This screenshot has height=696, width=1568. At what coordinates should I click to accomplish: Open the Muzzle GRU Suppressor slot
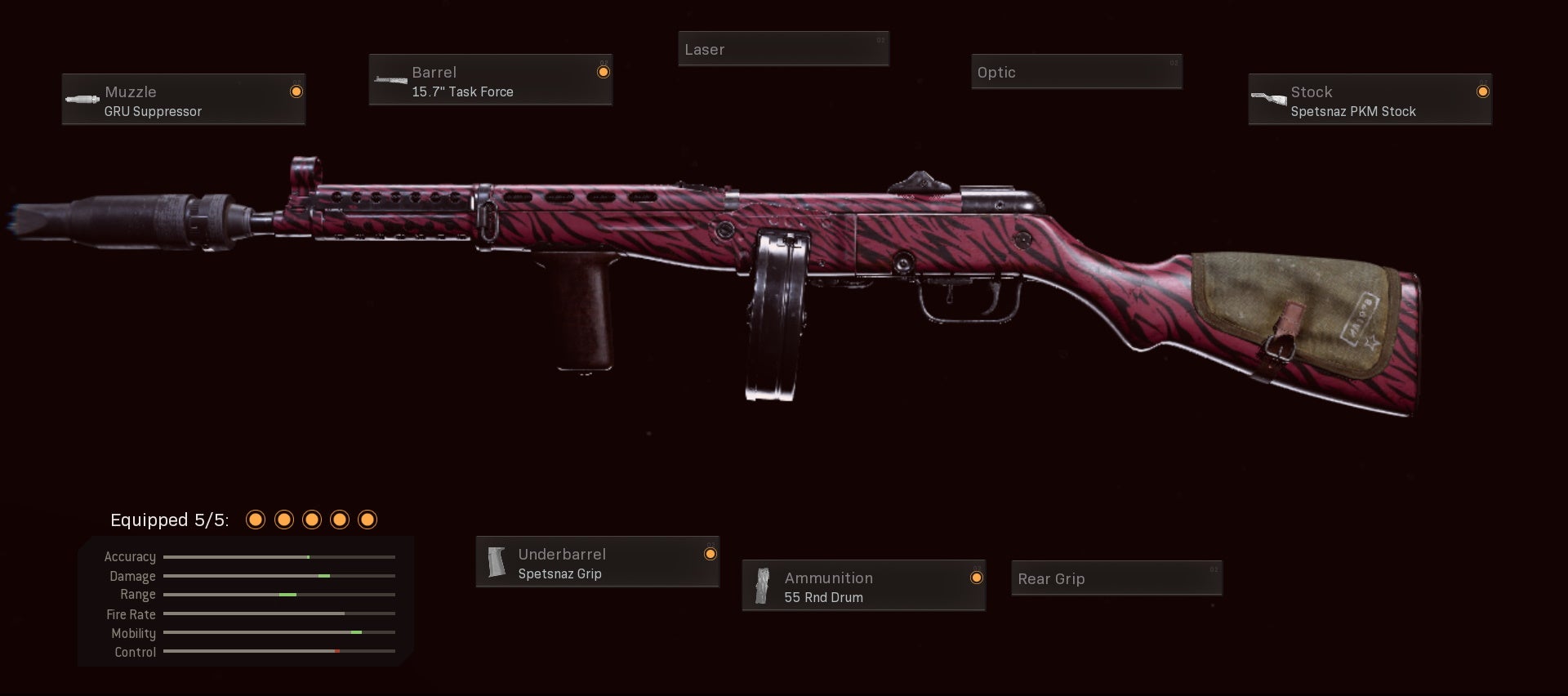[x=184, y=100]
